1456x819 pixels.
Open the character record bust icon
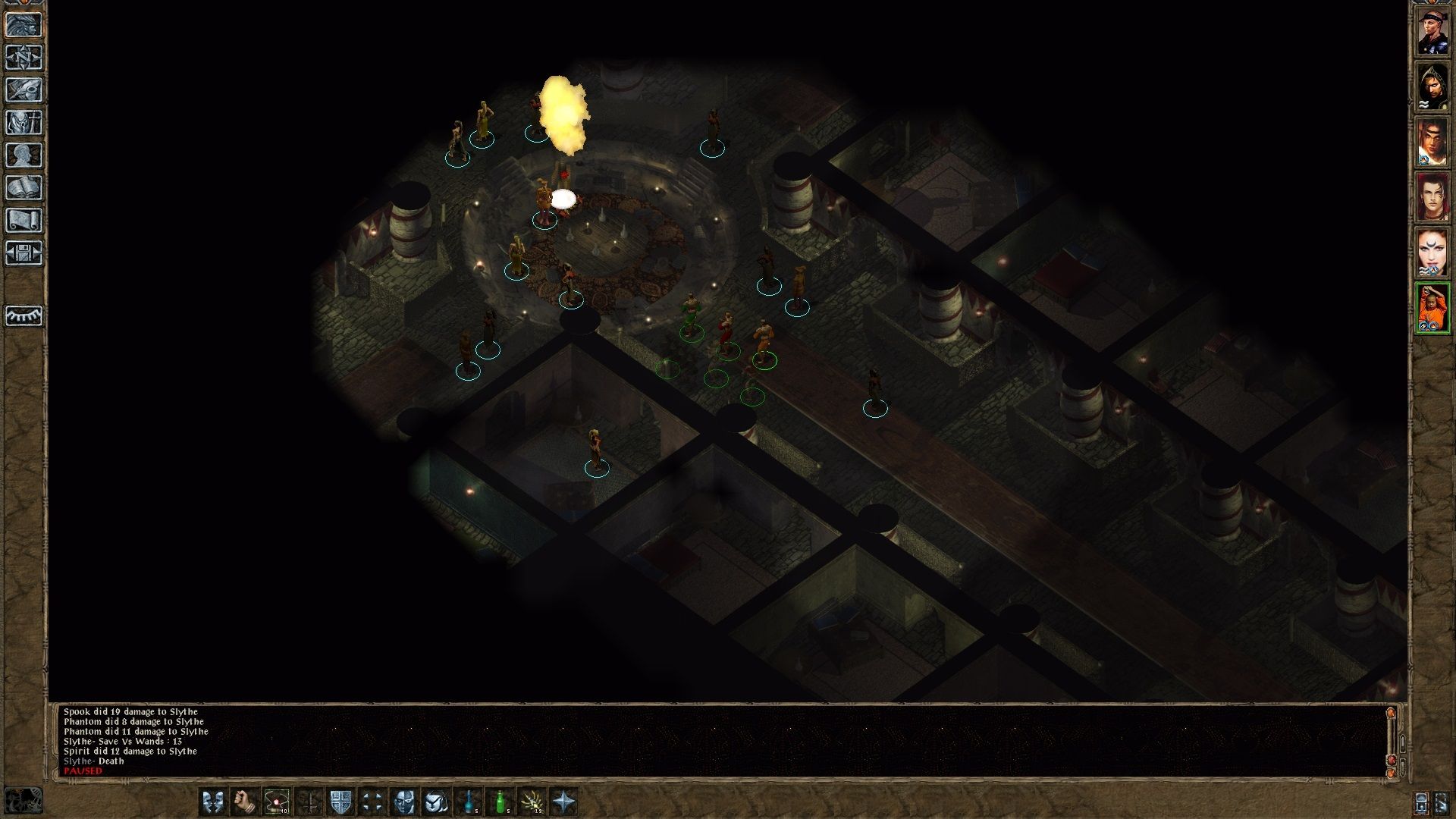[x=24, y=155]
